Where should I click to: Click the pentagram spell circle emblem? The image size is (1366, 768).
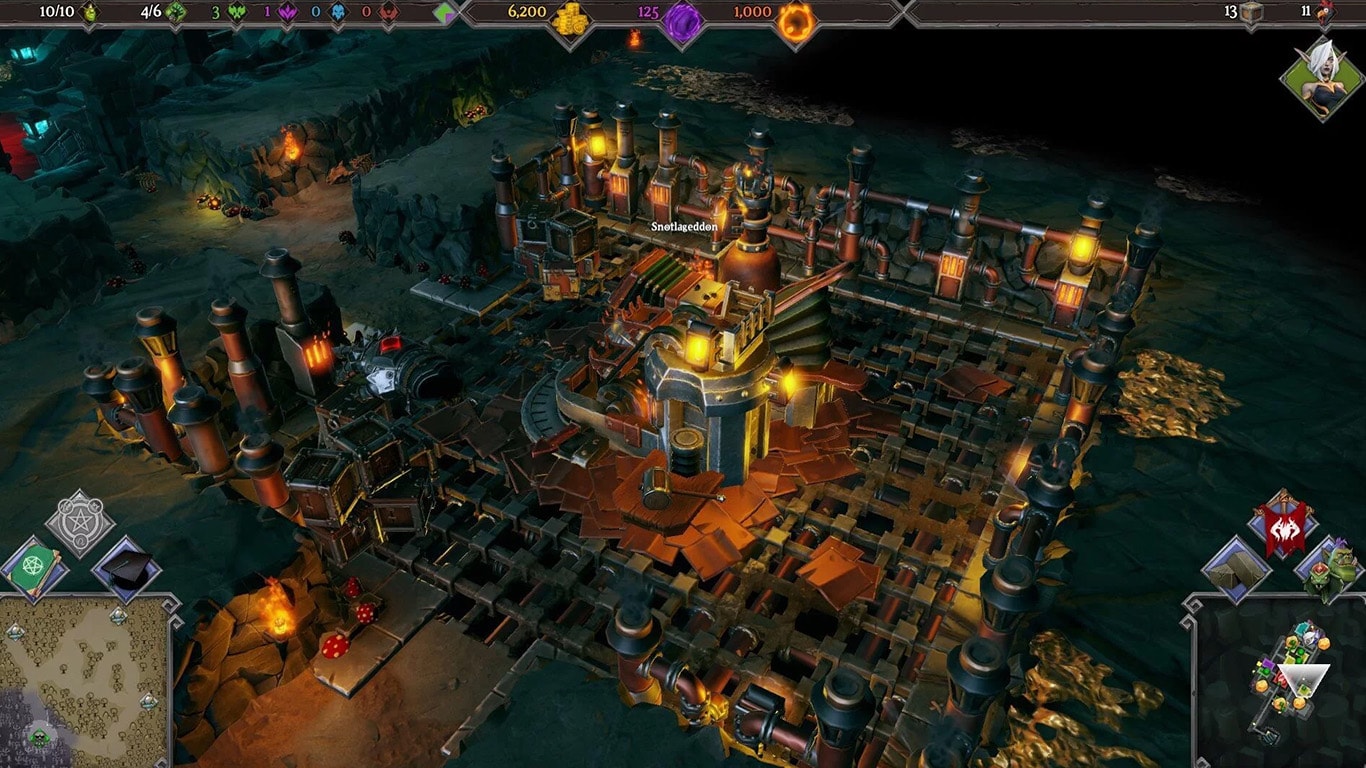point(79,522)
